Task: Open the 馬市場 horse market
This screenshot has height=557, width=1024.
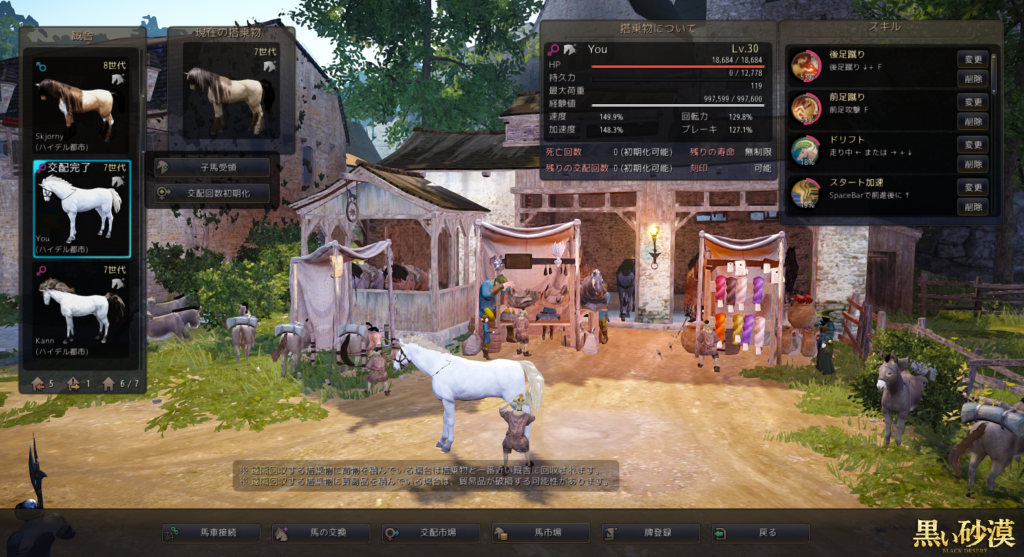Action: pyautogui.click(x=542, y=533)
